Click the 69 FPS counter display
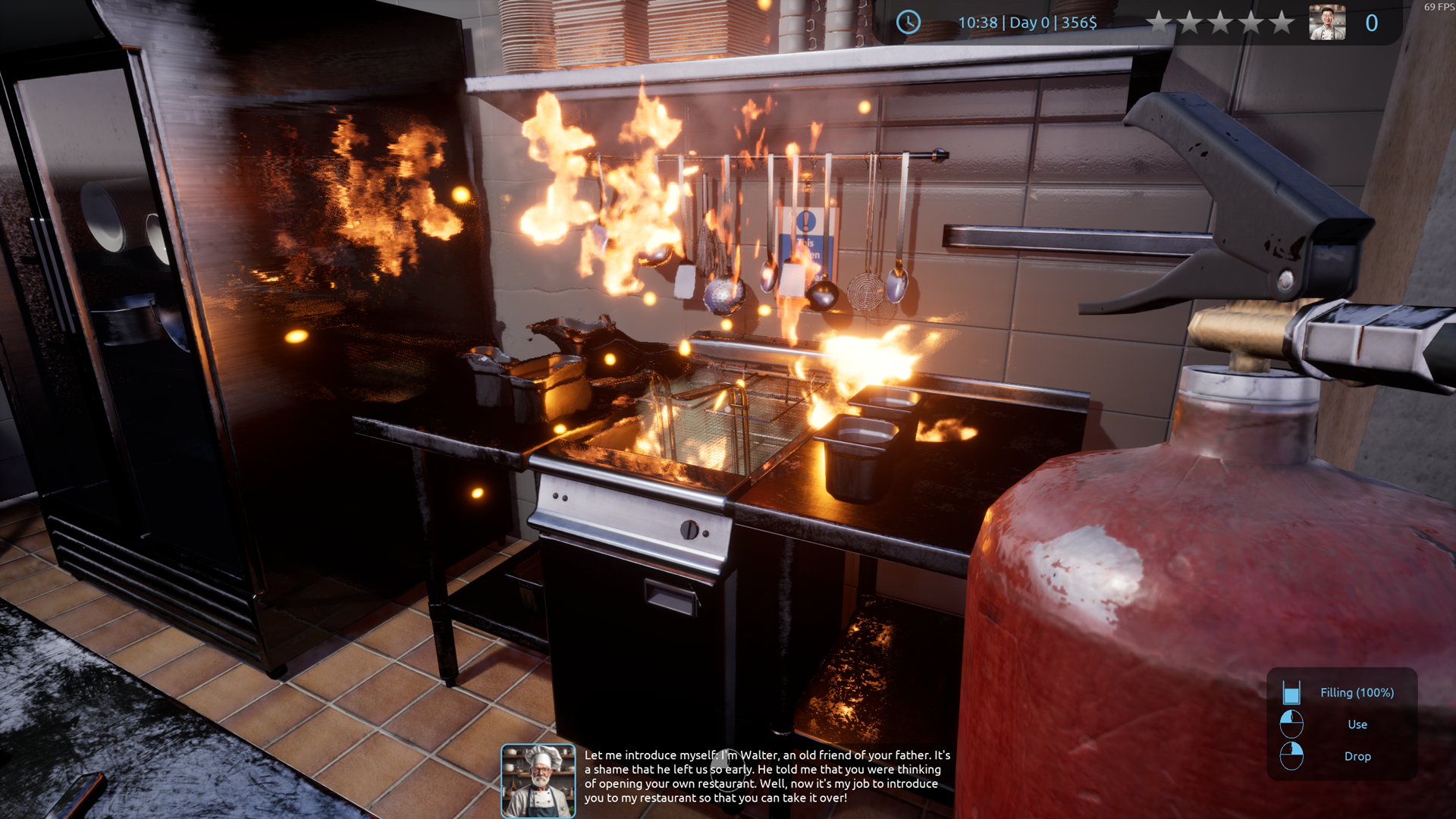Screen dimensions: 1456x819 (x=1436, y=7)
